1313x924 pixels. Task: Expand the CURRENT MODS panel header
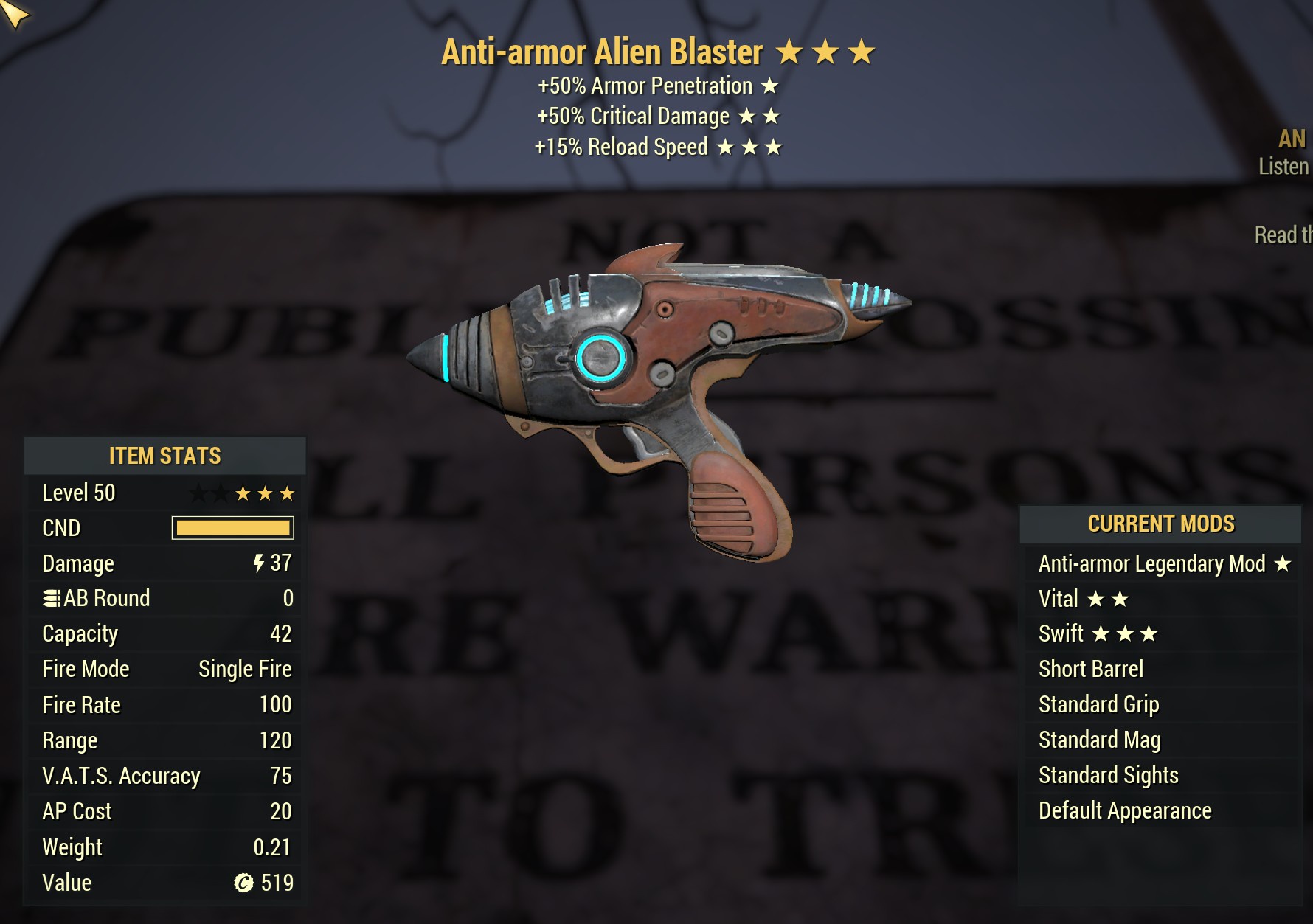pos(1161,524)
